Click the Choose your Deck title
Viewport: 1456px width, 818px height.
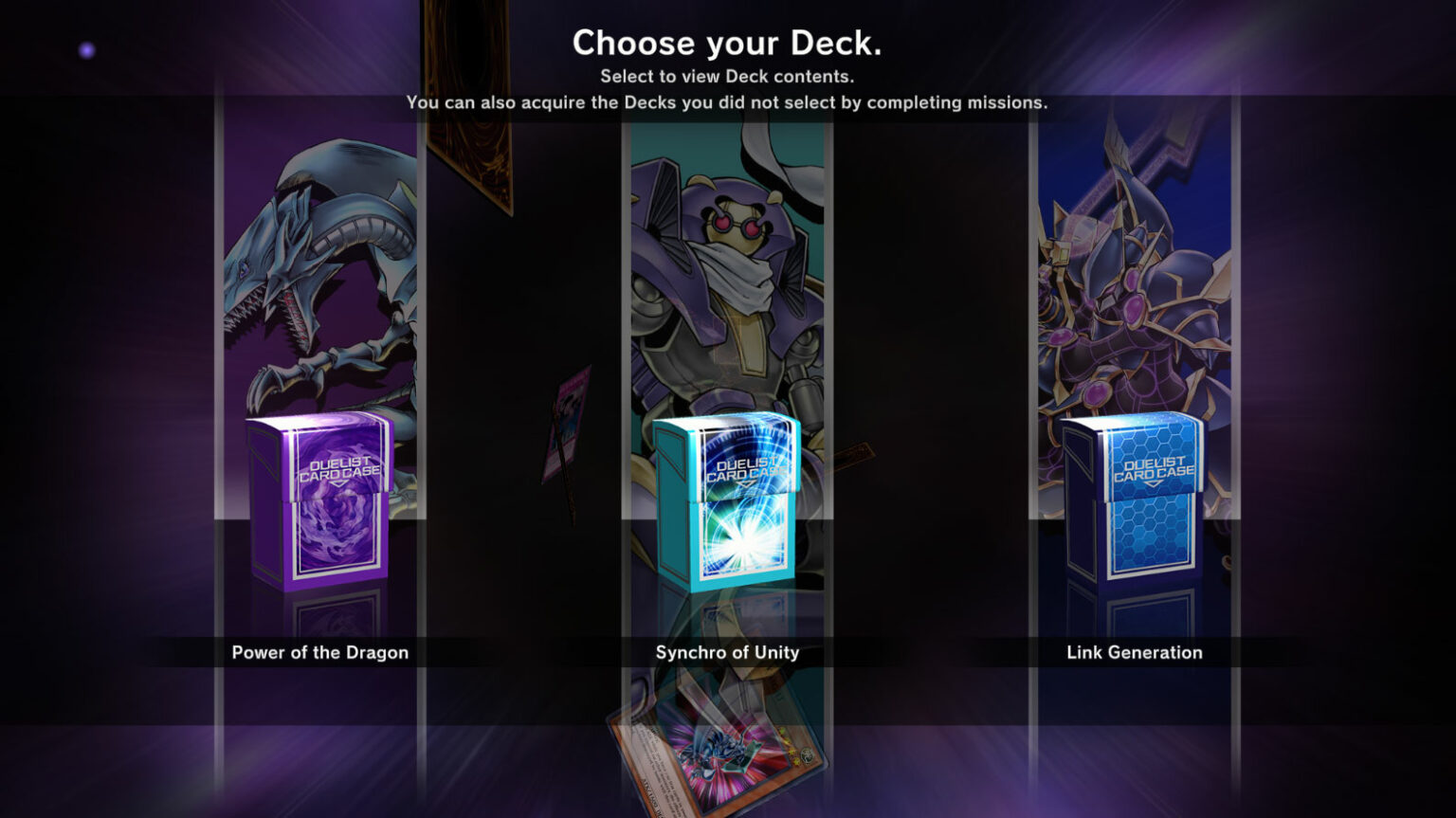pos(728,43)
